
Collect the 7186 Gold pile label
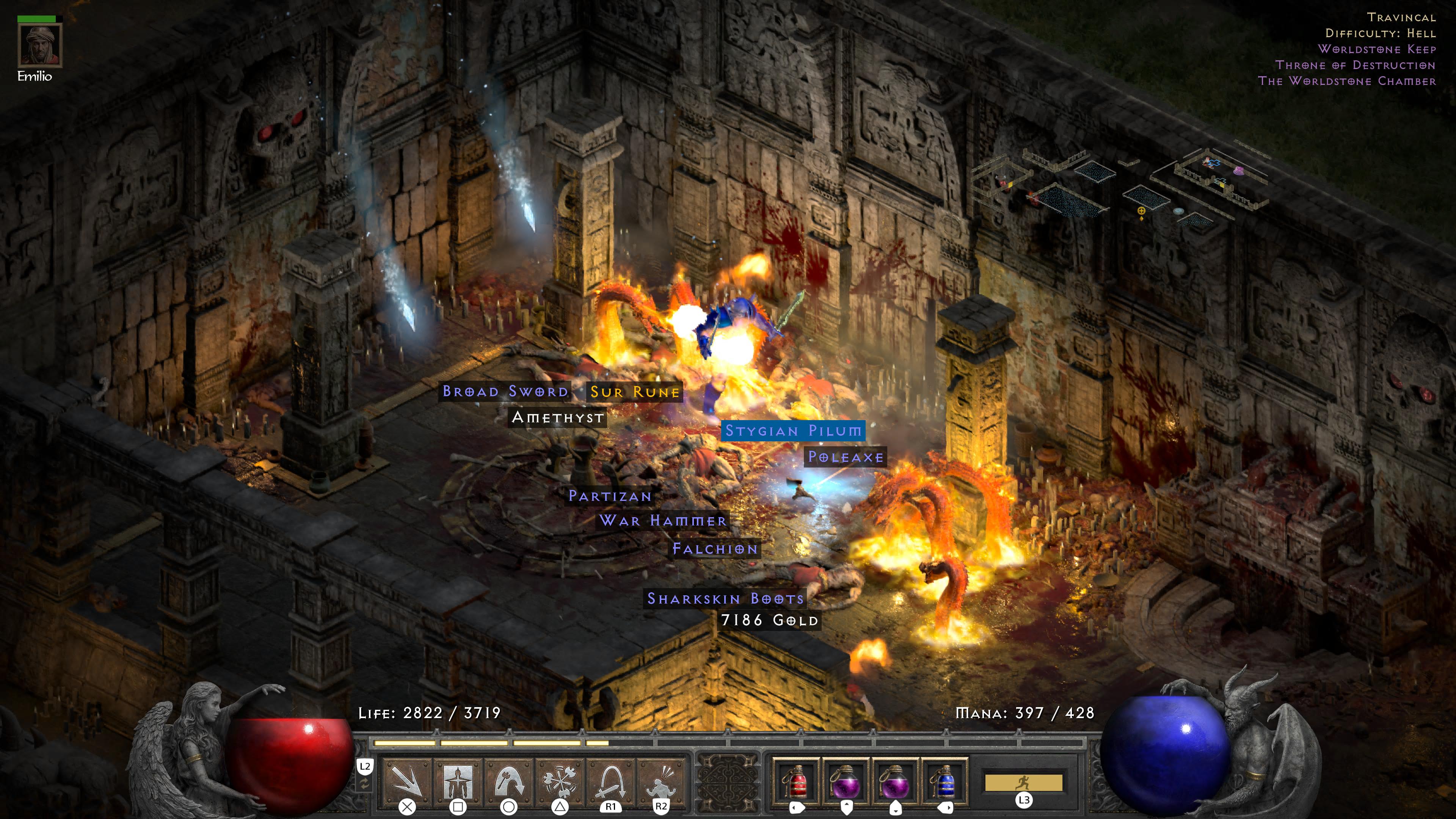tap(769, 621)
